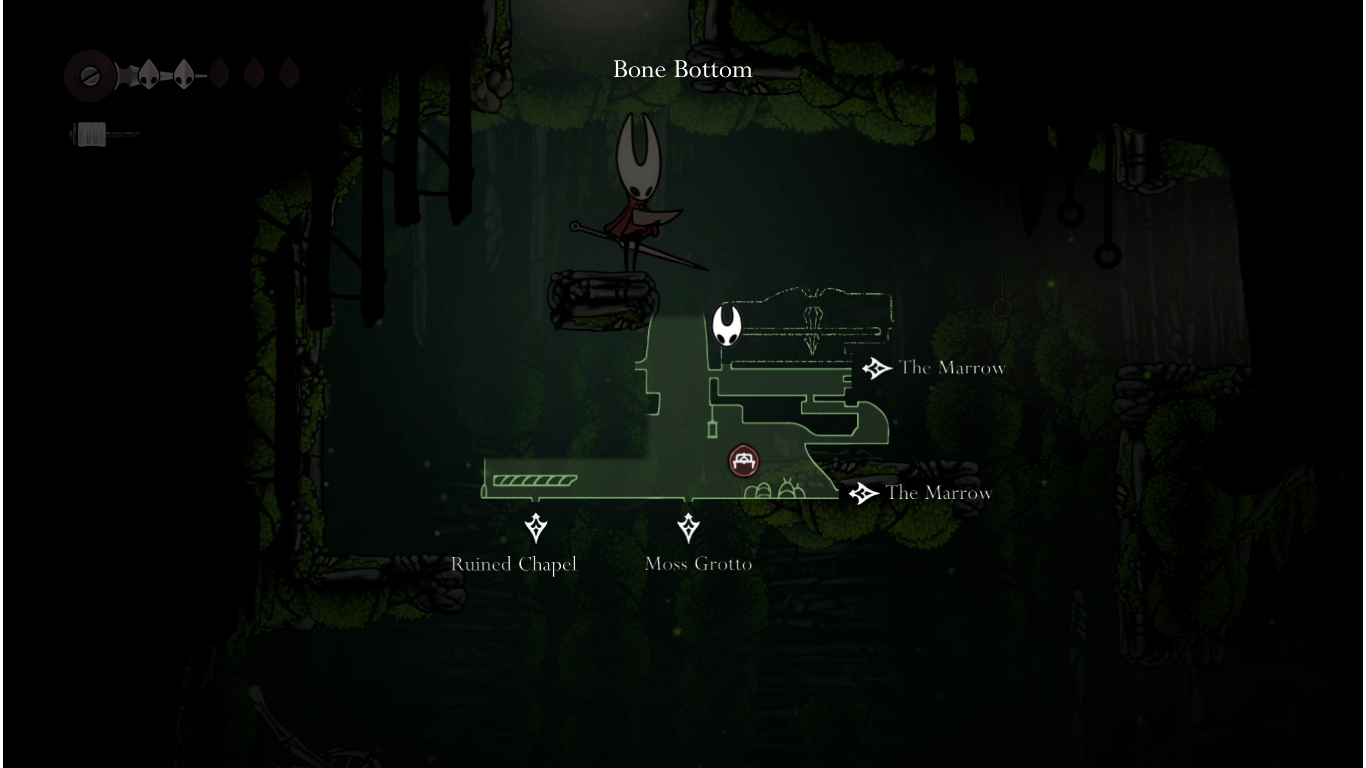Viewport: 1366px width, 768px height.
Task: Click the red bench marker on the map
Action: [x=744, y=461]
